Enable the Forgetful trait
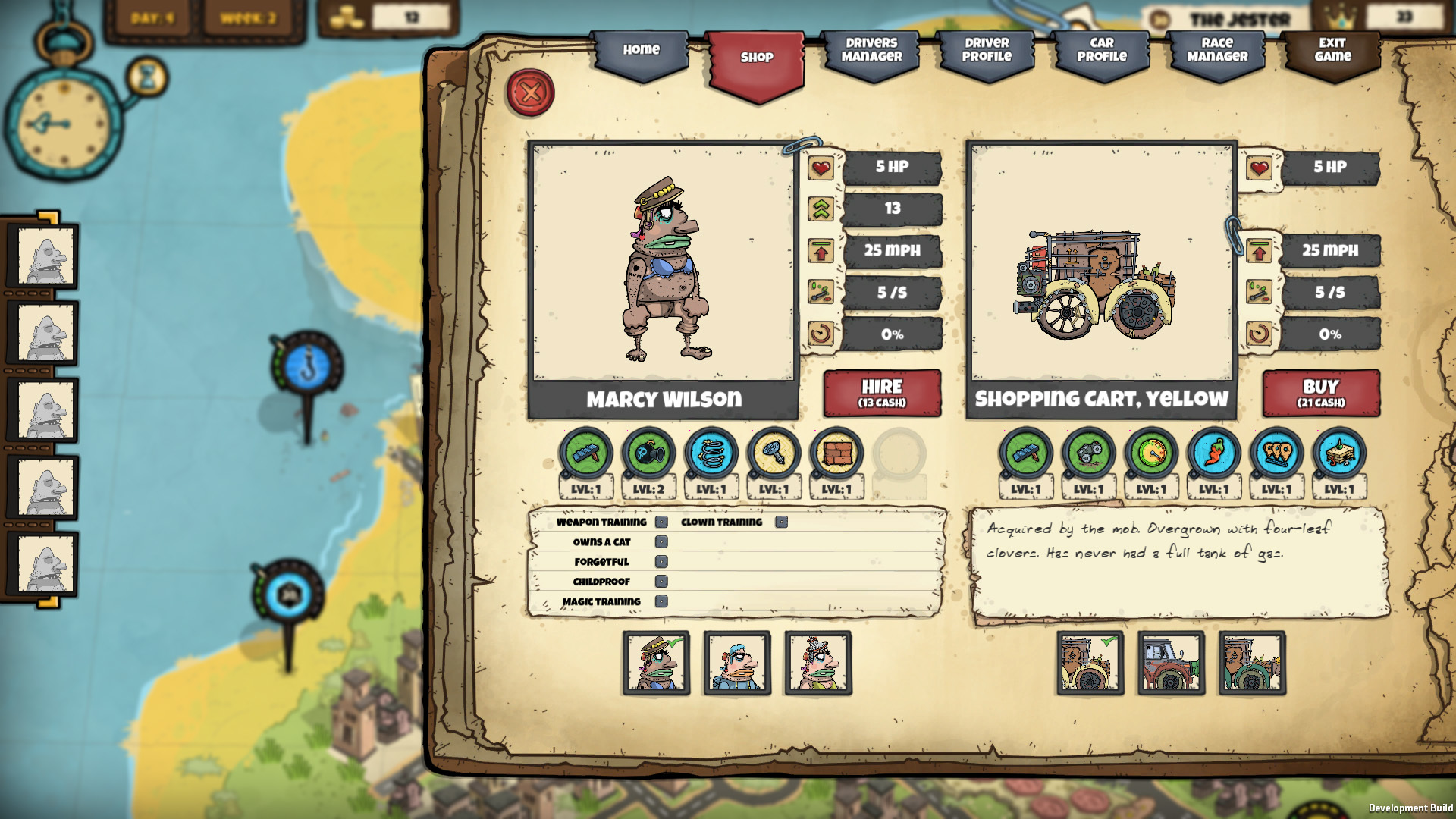This screenshot has width=1456, height=819. coord(663,562)
